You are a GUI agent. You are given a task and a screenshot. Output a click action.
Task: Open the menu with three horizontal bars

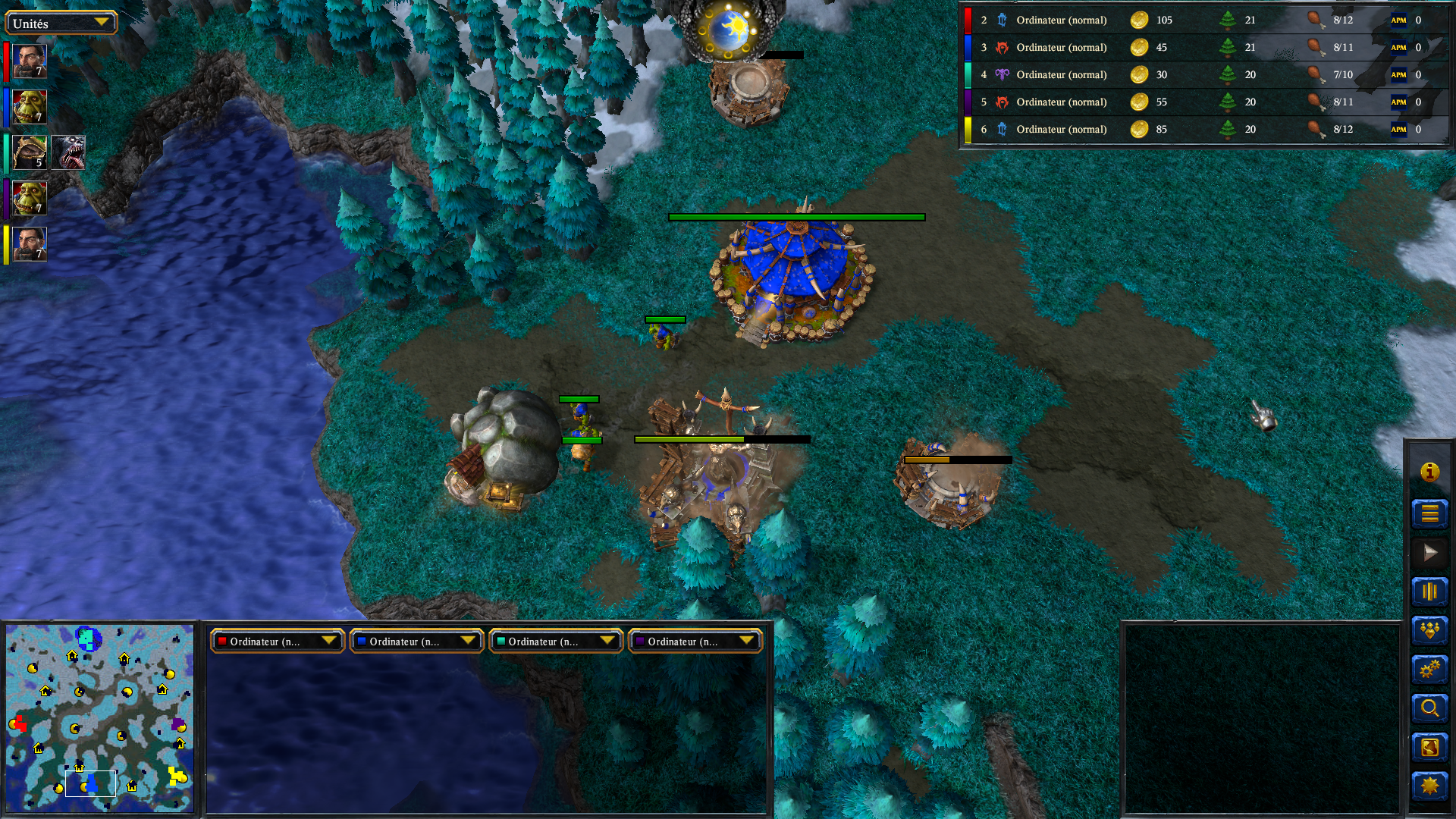(1429, 513)
